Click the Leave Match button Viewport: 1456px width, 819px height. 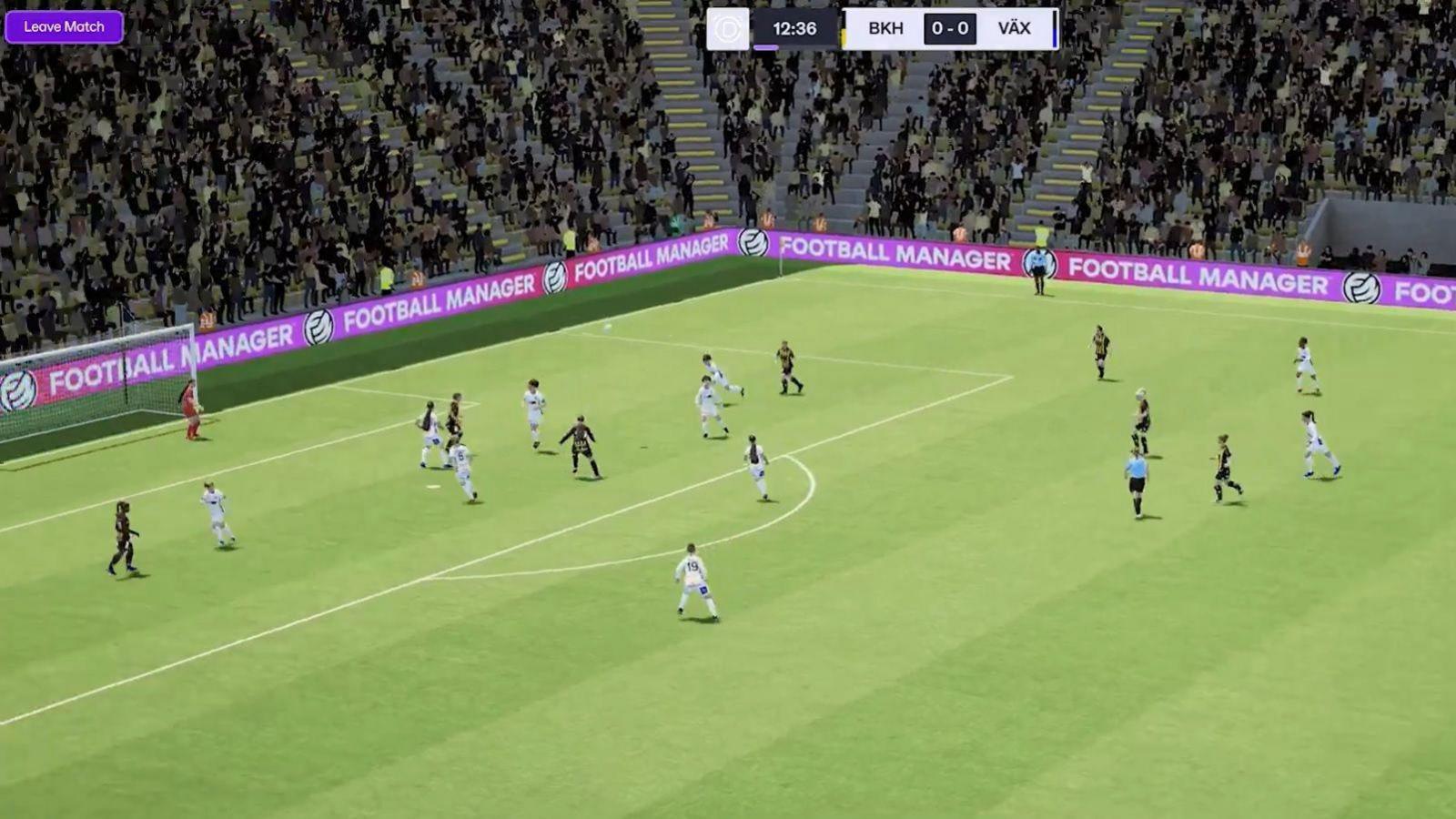coord(64,27)
